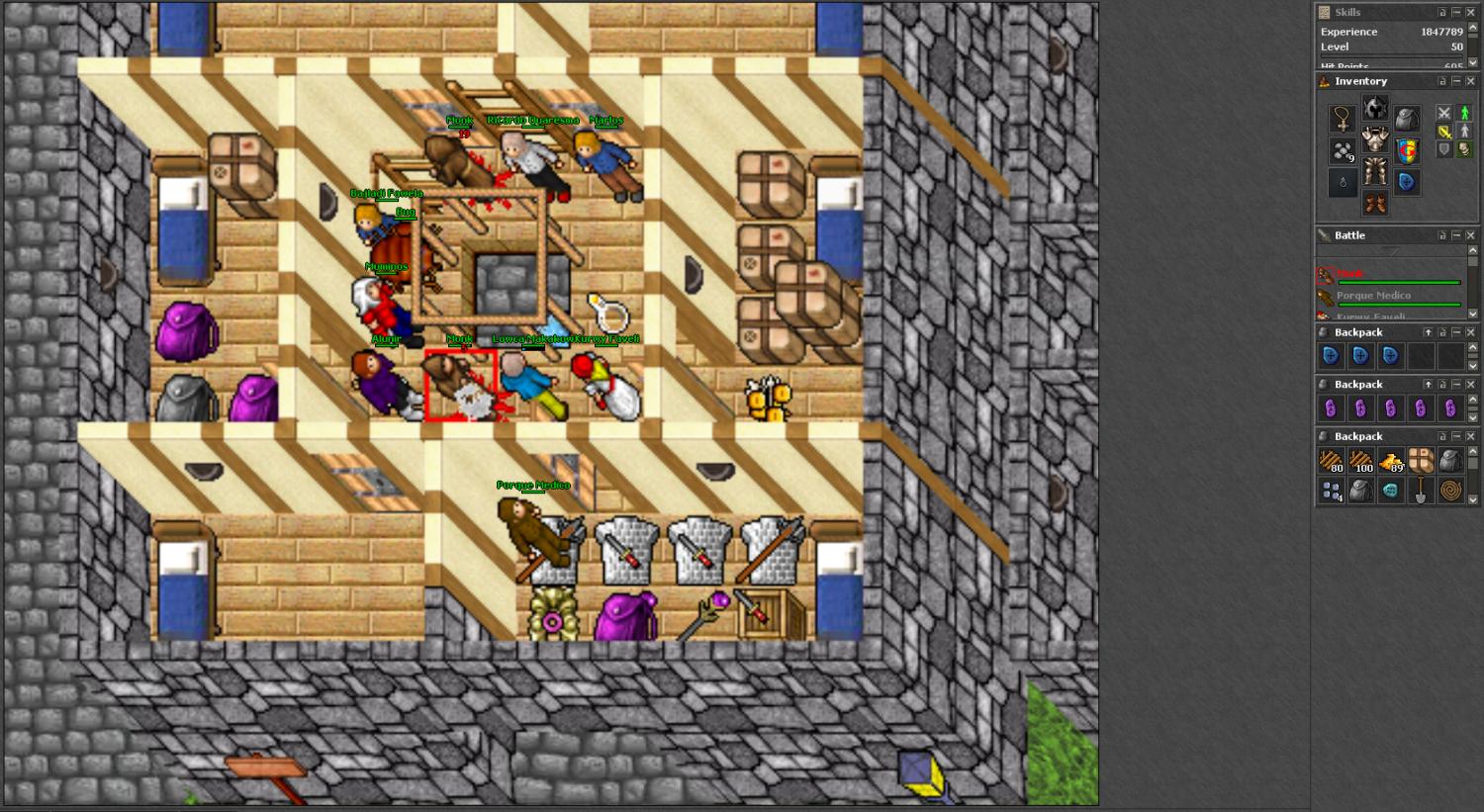Target Porque Medico in Battle list
Viewport: 1484px width, 812px height.
pyautogui.click(x=1373, y=296)
